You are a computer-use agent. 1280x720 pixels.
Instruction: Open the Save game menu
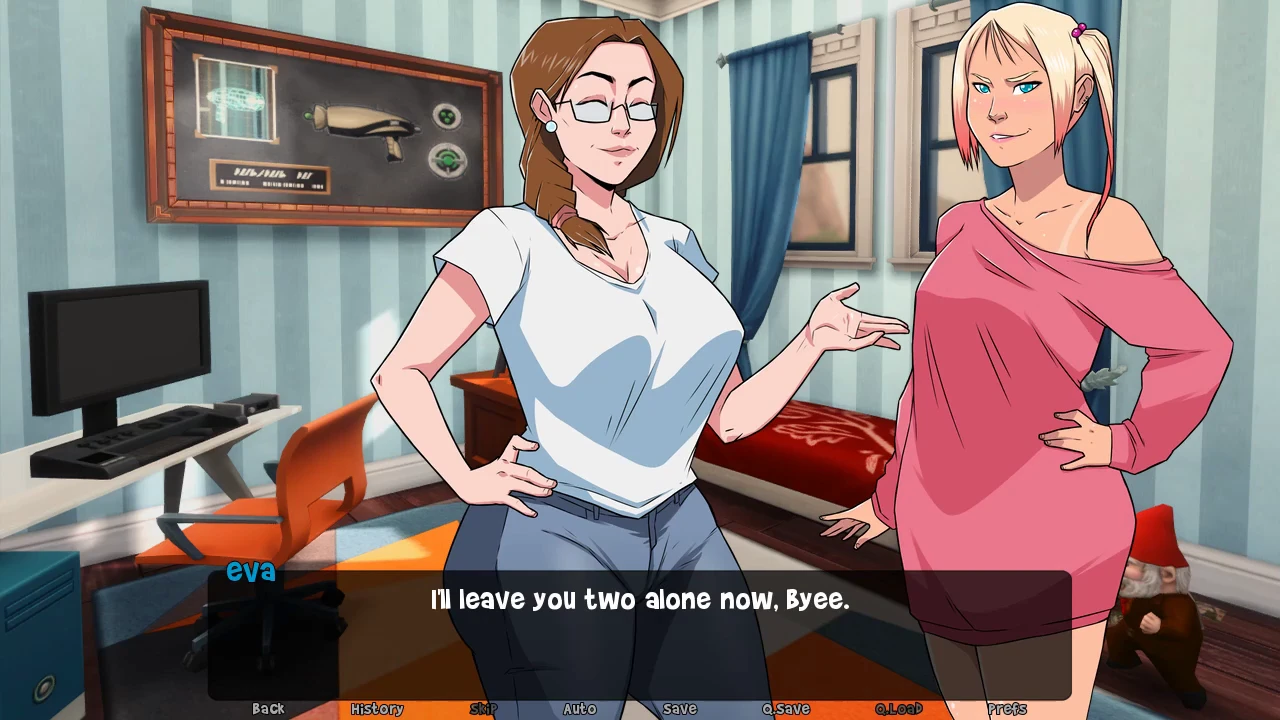[680, 709]
